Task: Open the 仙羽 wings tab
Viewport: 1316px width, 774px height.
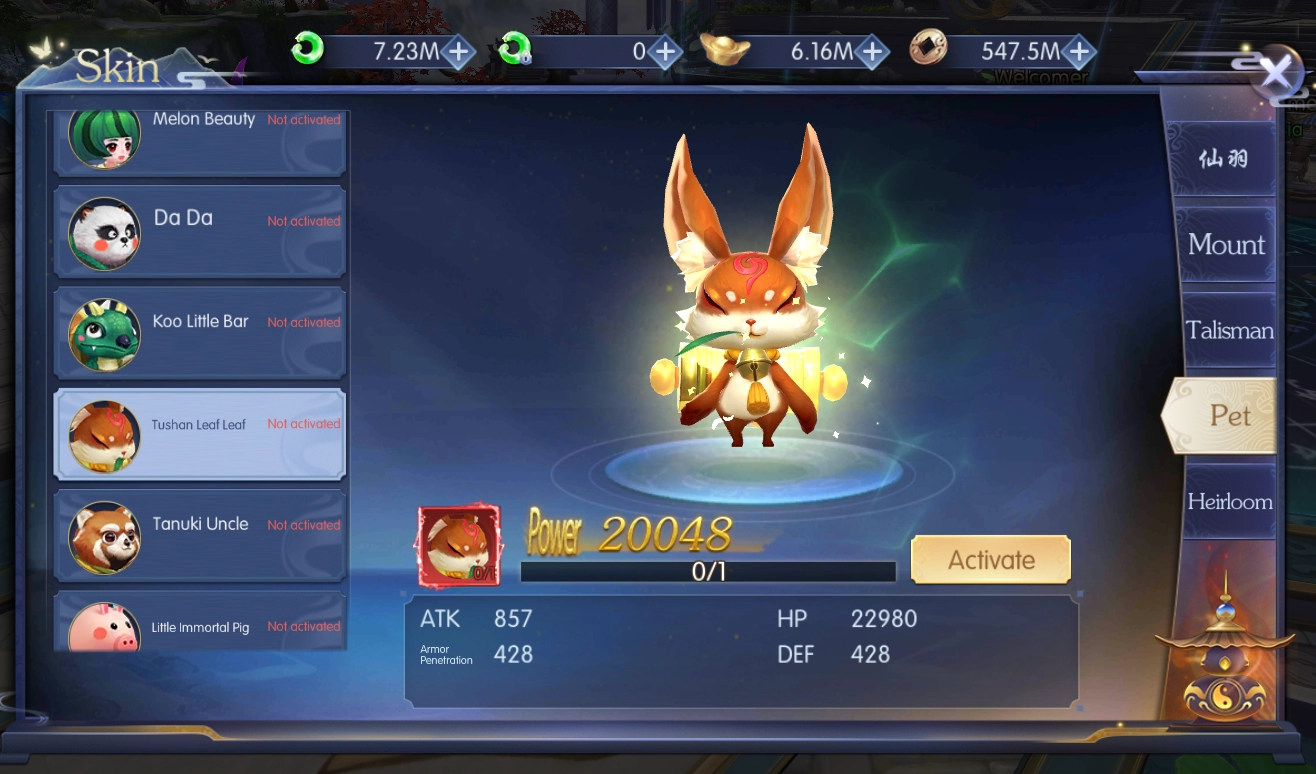Action: point(1224,159)
